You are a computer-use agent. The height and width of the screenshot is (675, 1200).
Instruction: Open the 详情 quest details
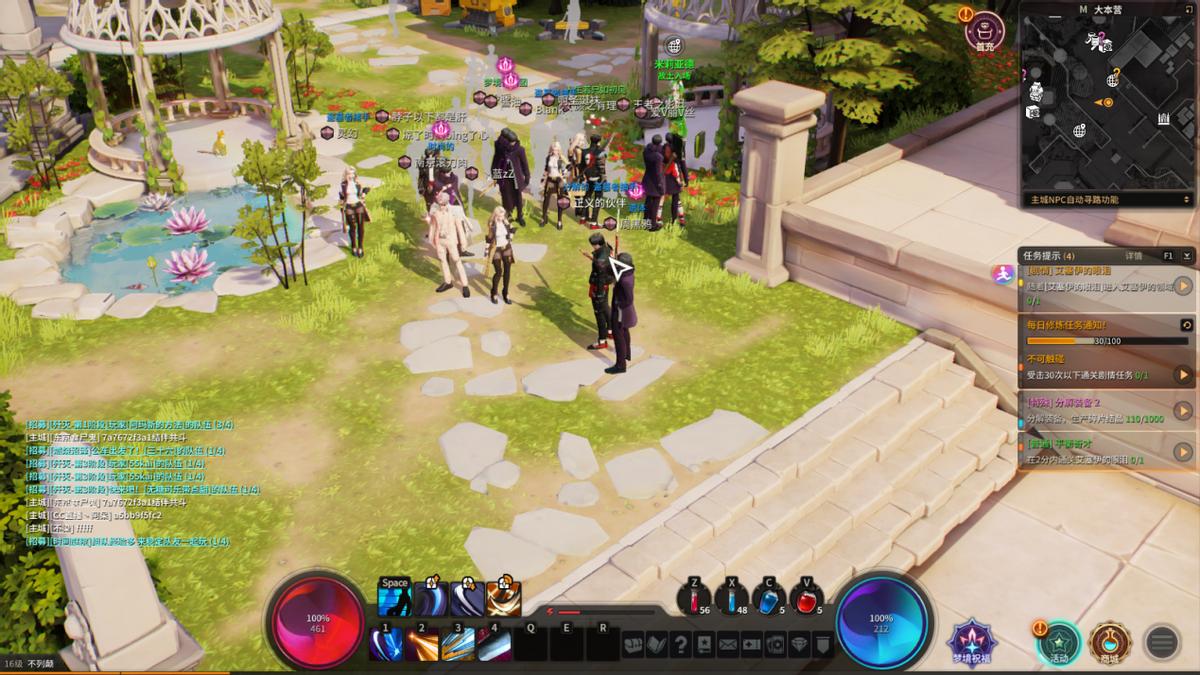pyautogui.click(x=1133, y=256)
